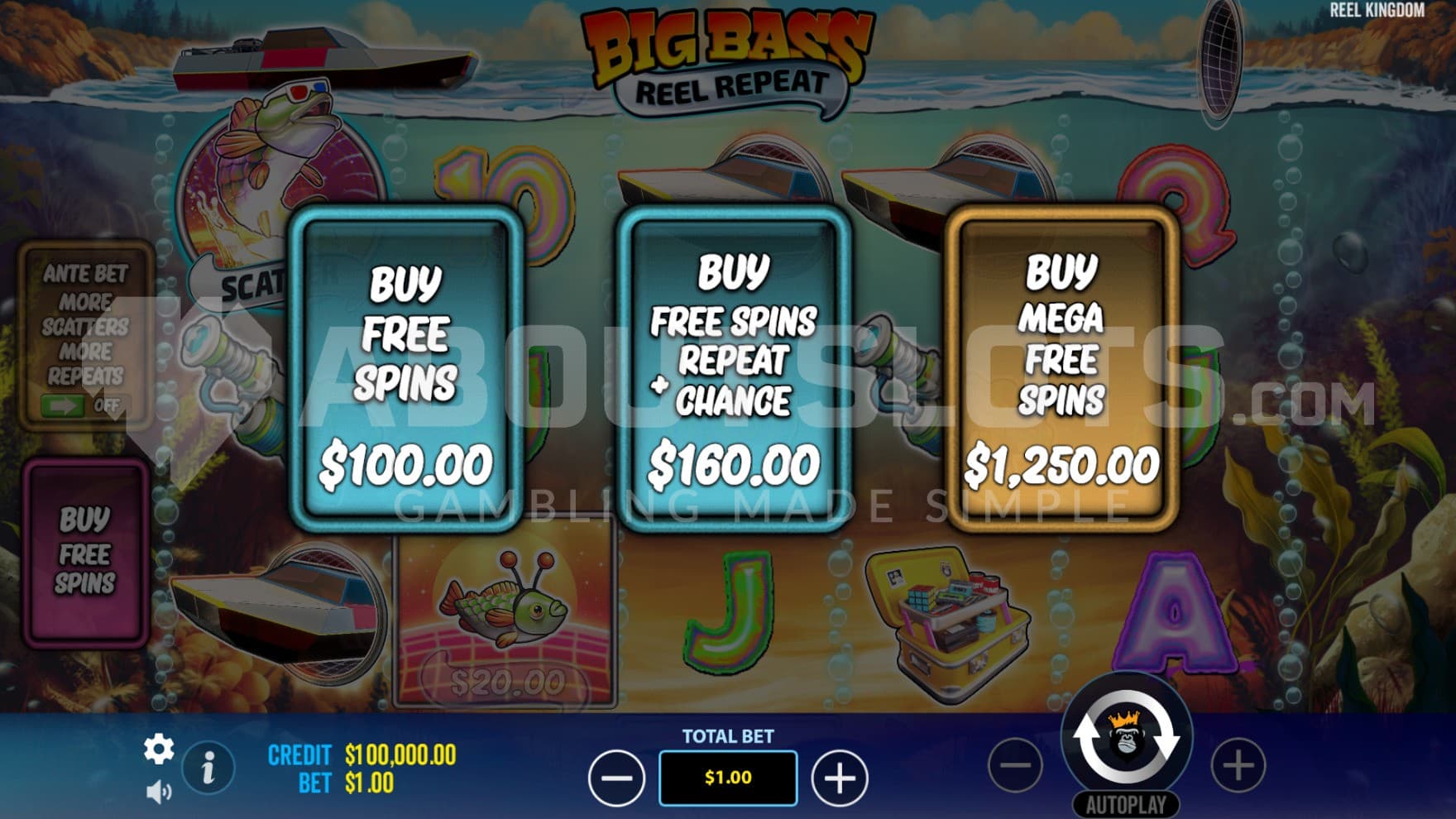Toggle the Ante Bet switch
This screenshot has width=1456, height=819.
point(83,405)
